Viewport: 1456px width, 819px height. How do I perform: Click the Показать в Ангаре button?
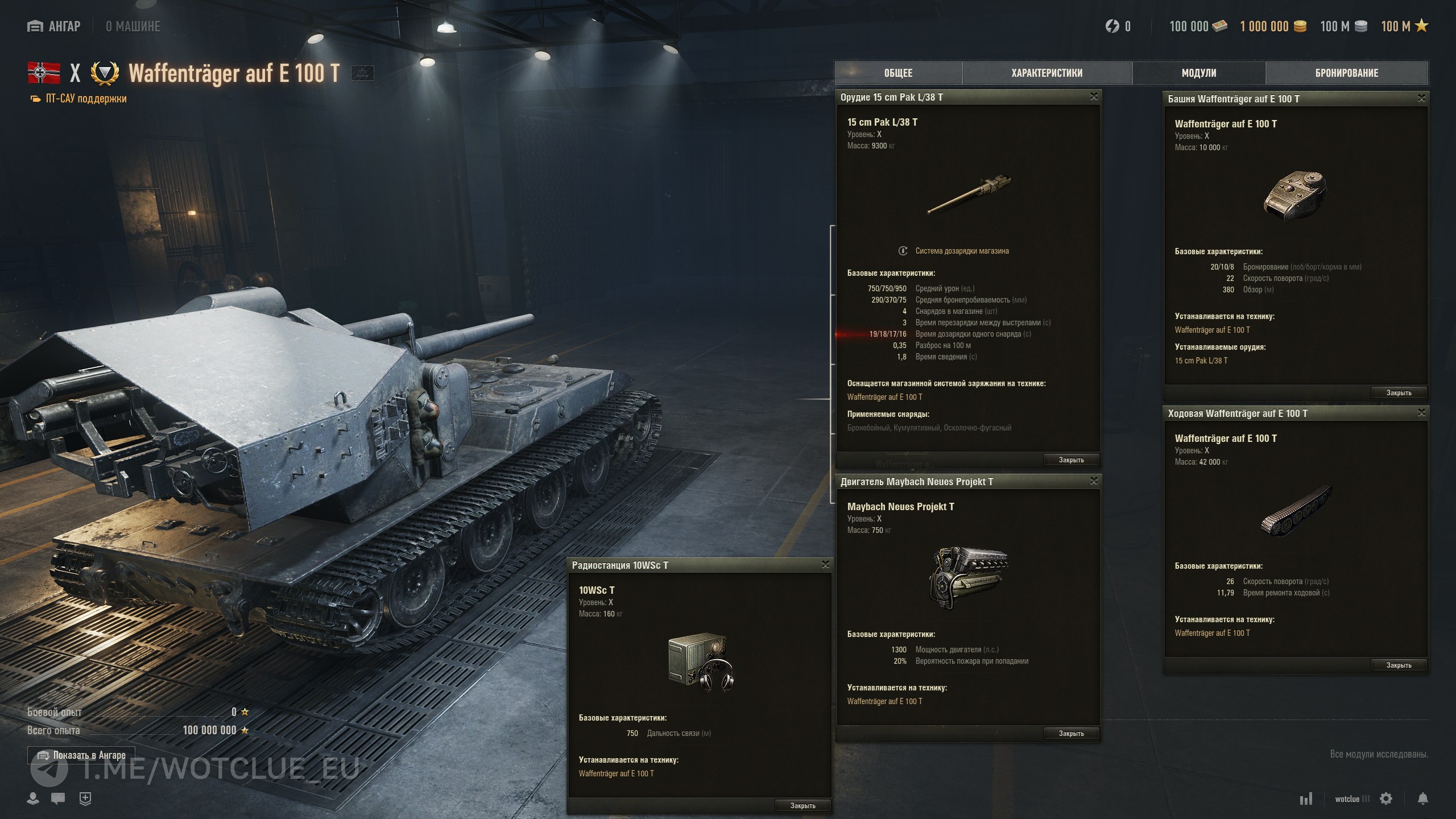point(81,755)
